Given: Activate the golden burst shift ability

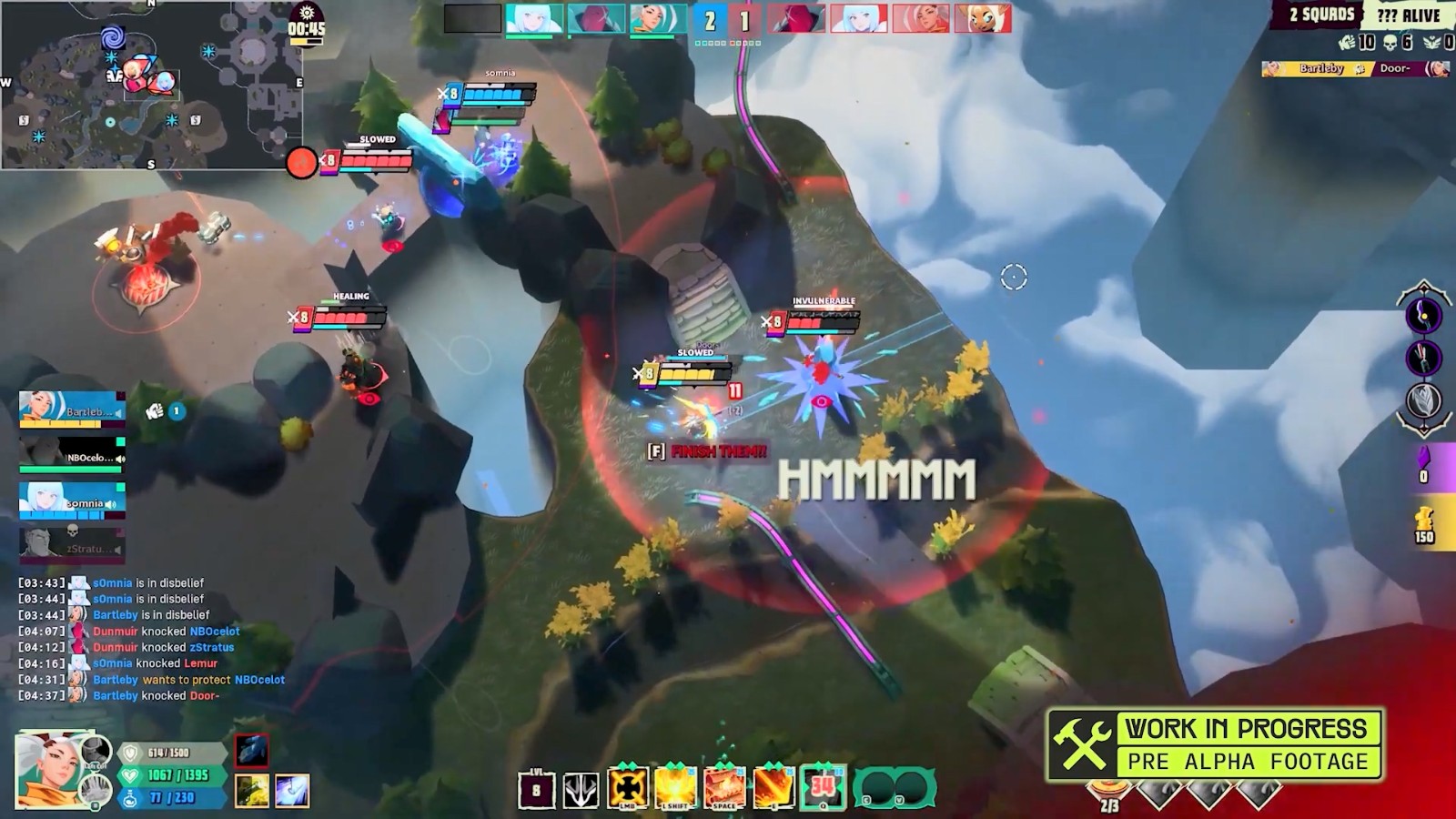Looking at the screenshot, I should coord(675,787).
